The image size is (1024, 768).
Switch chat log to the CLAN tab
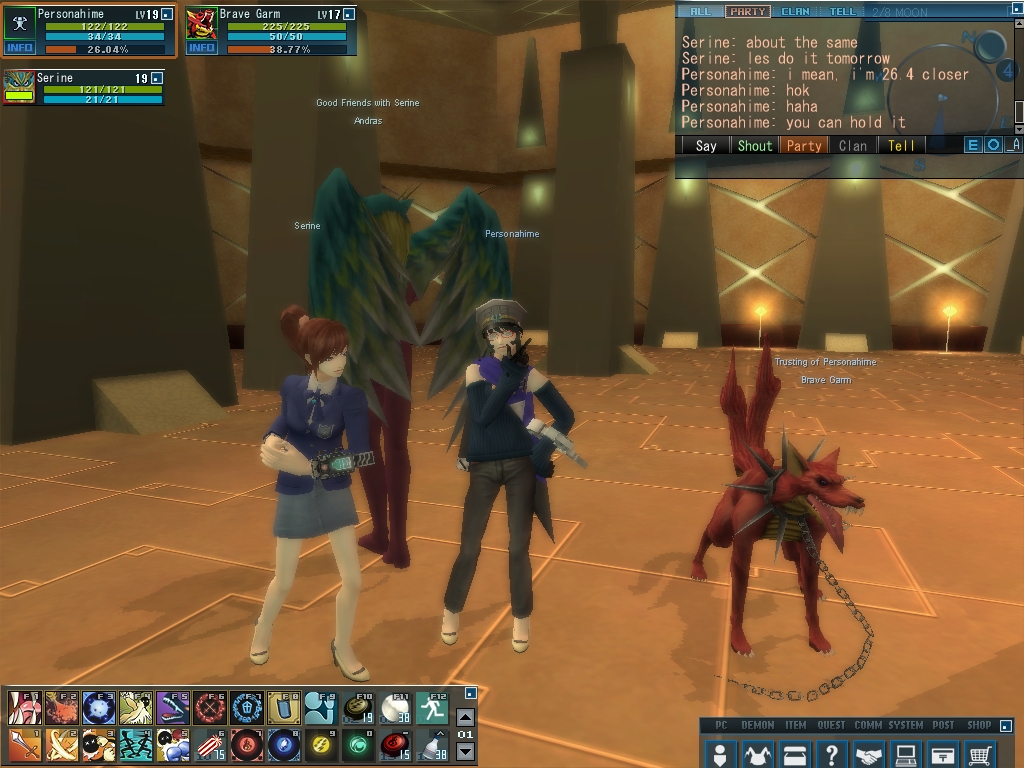click(795, 12)
